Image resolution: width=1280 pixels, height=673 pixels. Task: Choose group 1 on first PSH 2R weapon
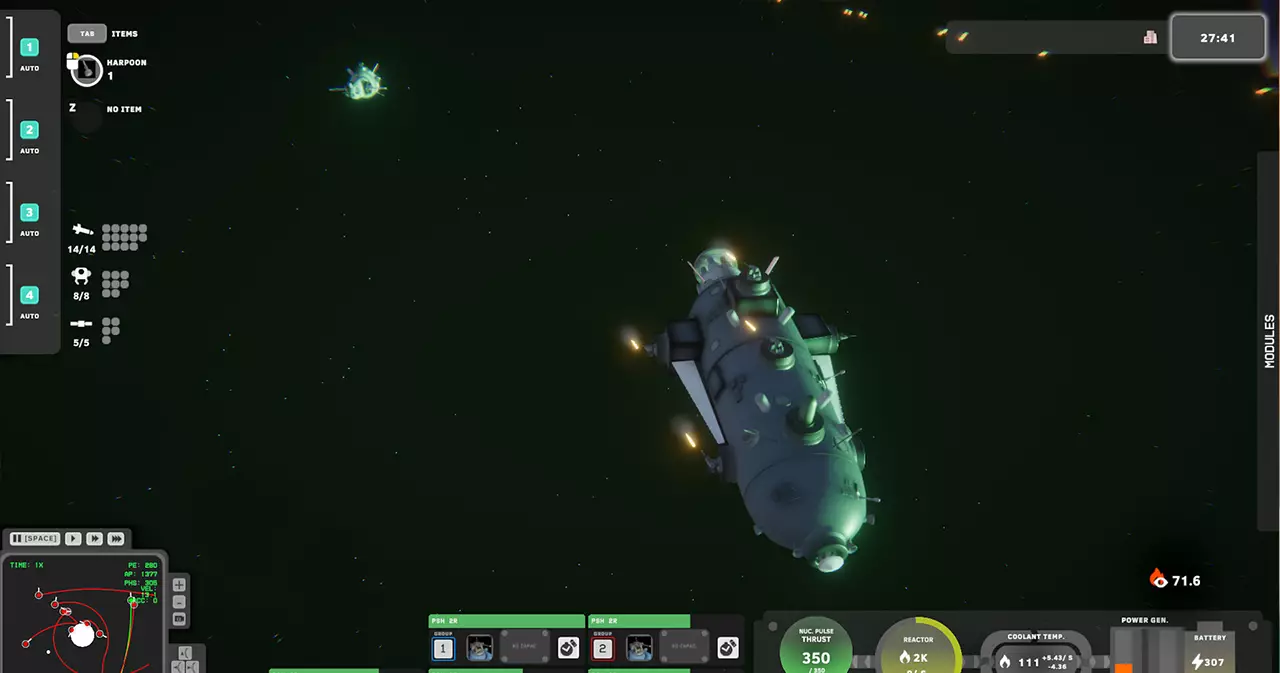point(444,649)
